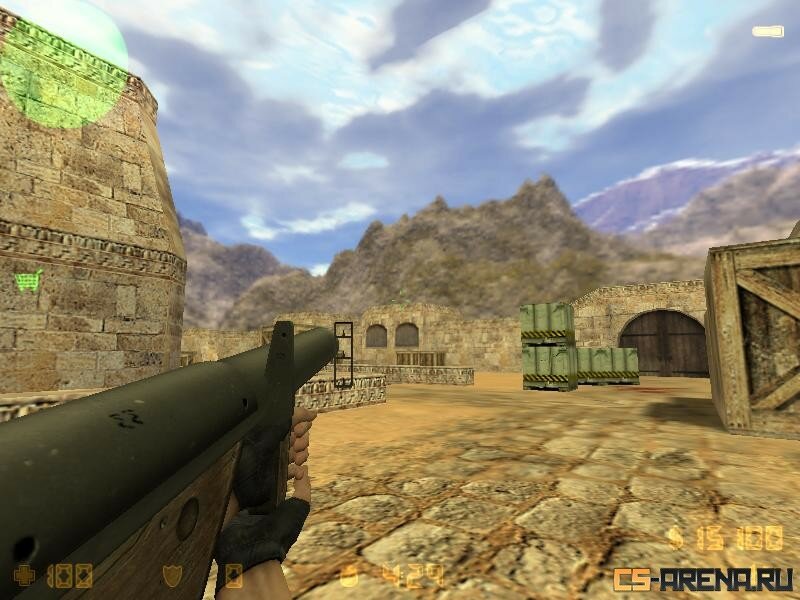
Task: Click the CS-ARENA.RU watermark
Action: [x=703, y=578]
